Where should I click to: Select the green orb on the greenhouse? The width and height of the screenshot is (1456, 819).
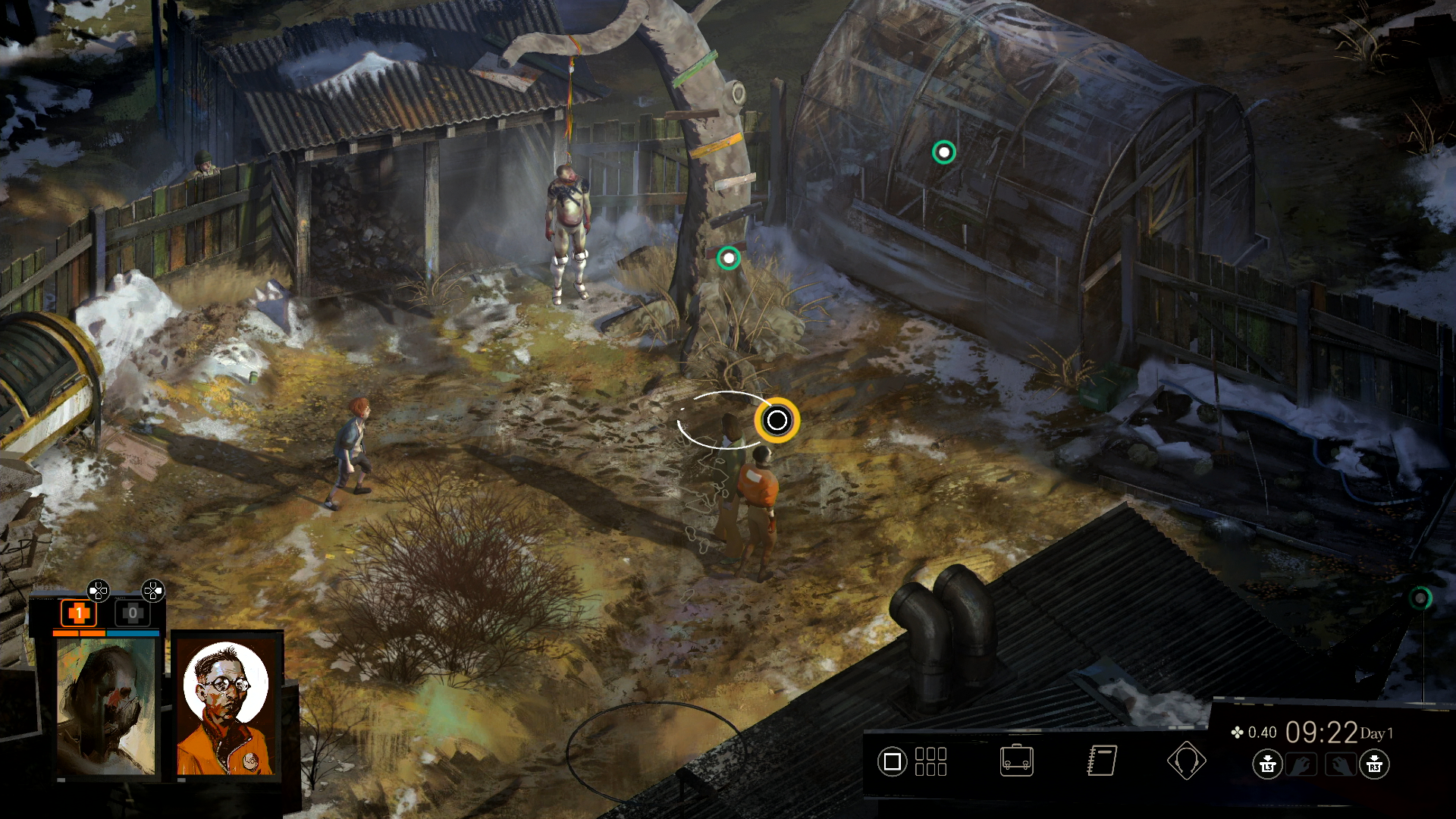[943, 152]
